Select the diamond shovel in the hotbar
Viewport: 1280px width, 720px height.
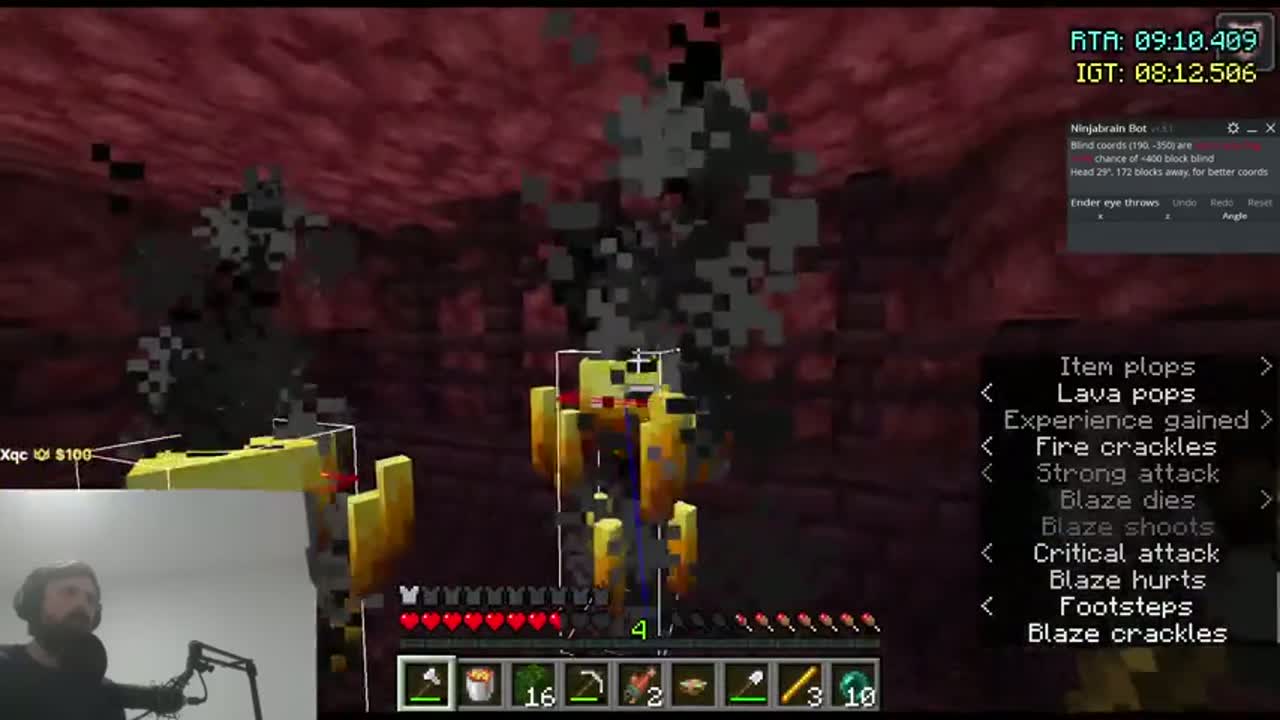click(x=749, y=683)
